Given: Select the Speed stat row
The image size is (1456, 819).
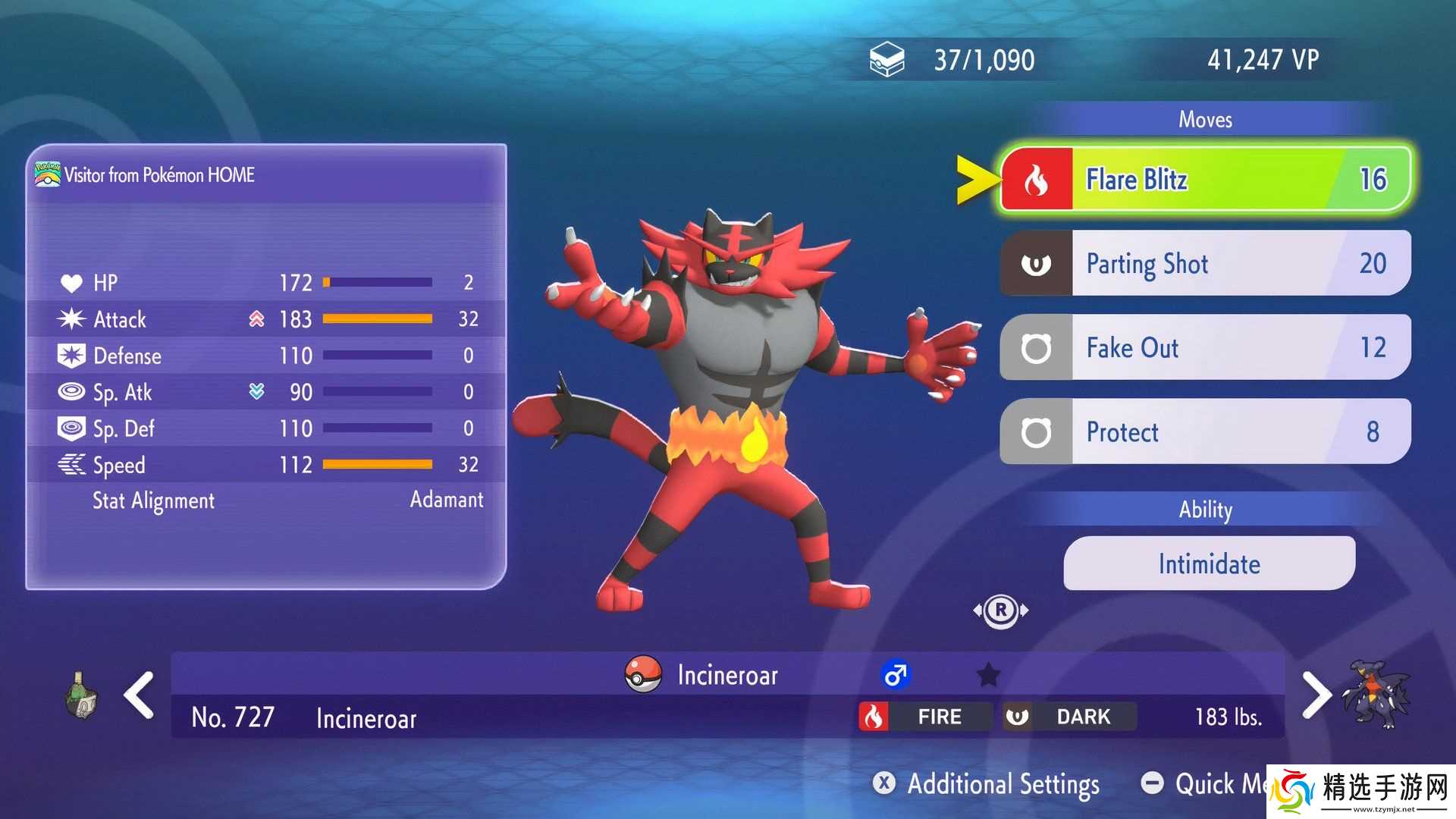Looking at the screenshot, I should 267,465.
